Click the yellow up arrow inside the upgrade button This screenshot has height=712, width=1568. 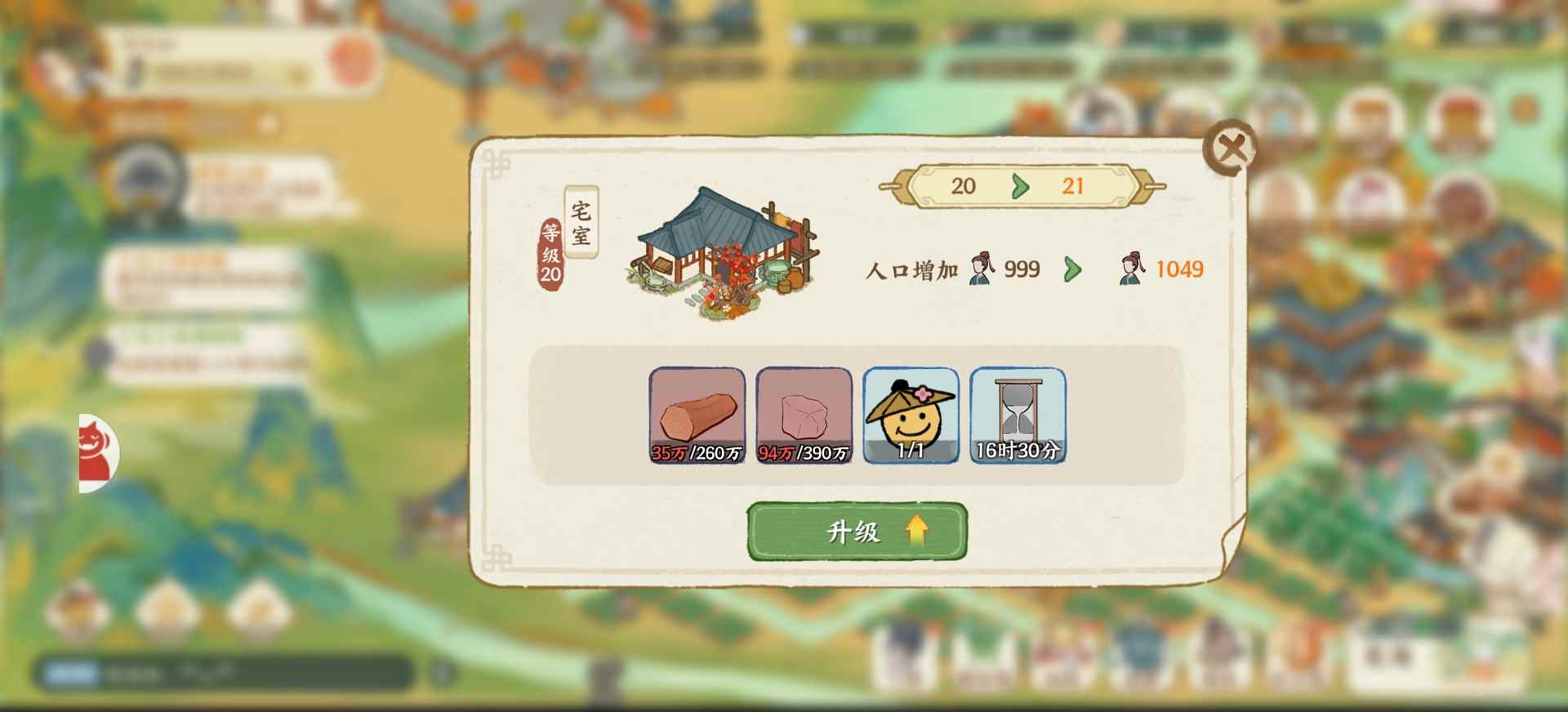click(916, 532)
